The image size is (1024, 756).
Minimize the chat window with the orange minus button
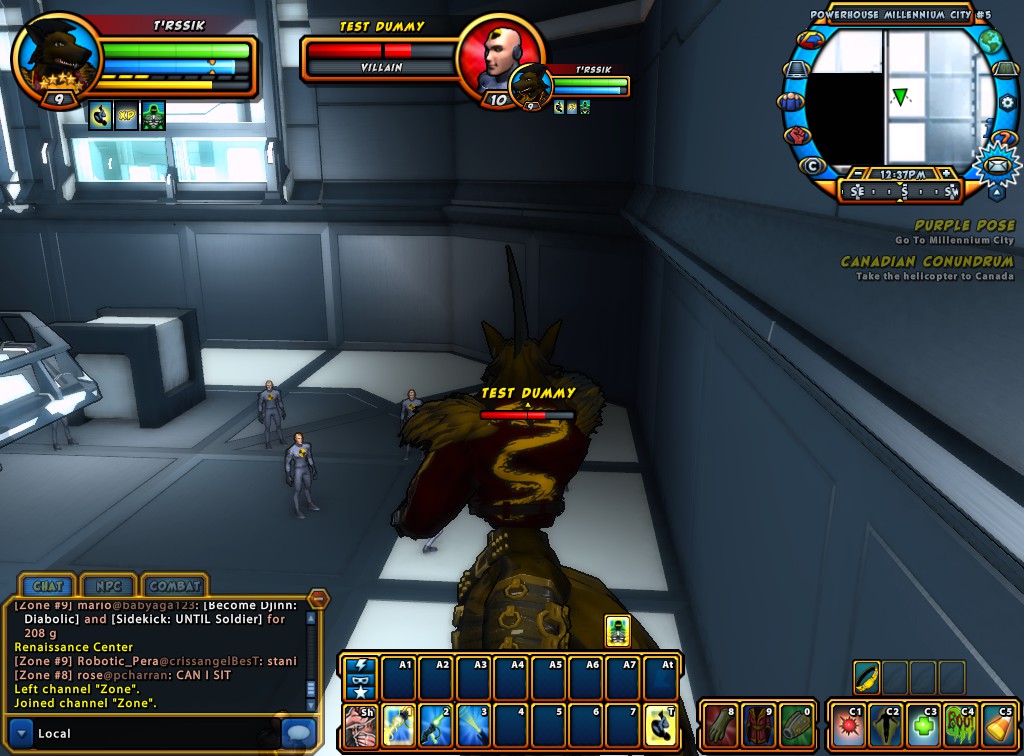point(318,598)
